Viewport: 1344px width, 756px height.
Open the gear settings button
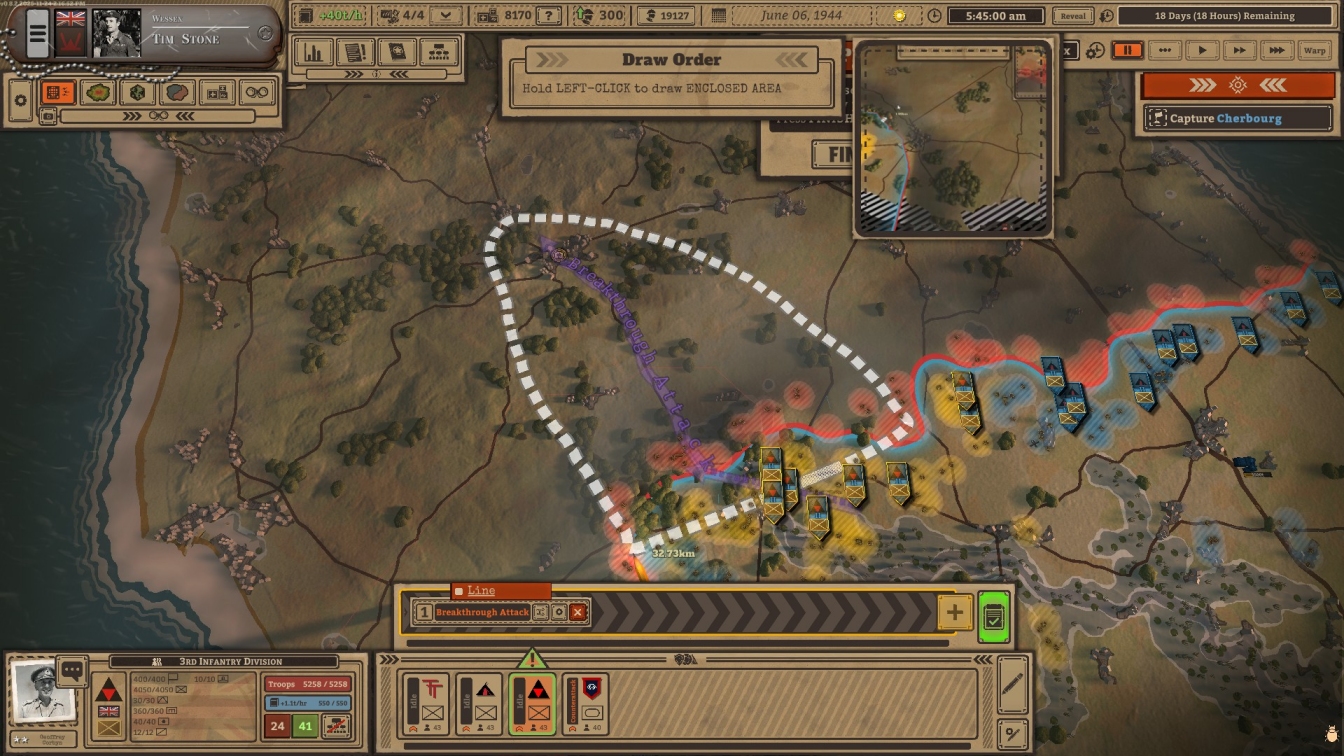coord(20,98)
